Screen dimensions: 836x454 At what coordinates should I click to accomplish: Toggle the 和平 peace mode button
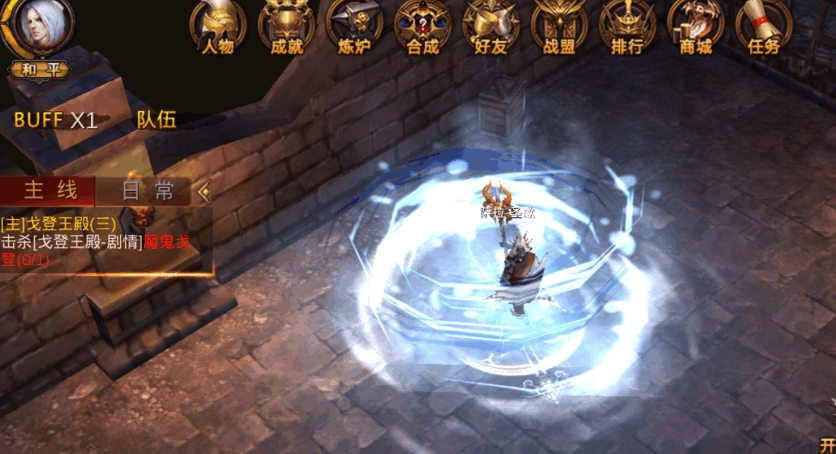pyautogui.click(x=37, y=71)
